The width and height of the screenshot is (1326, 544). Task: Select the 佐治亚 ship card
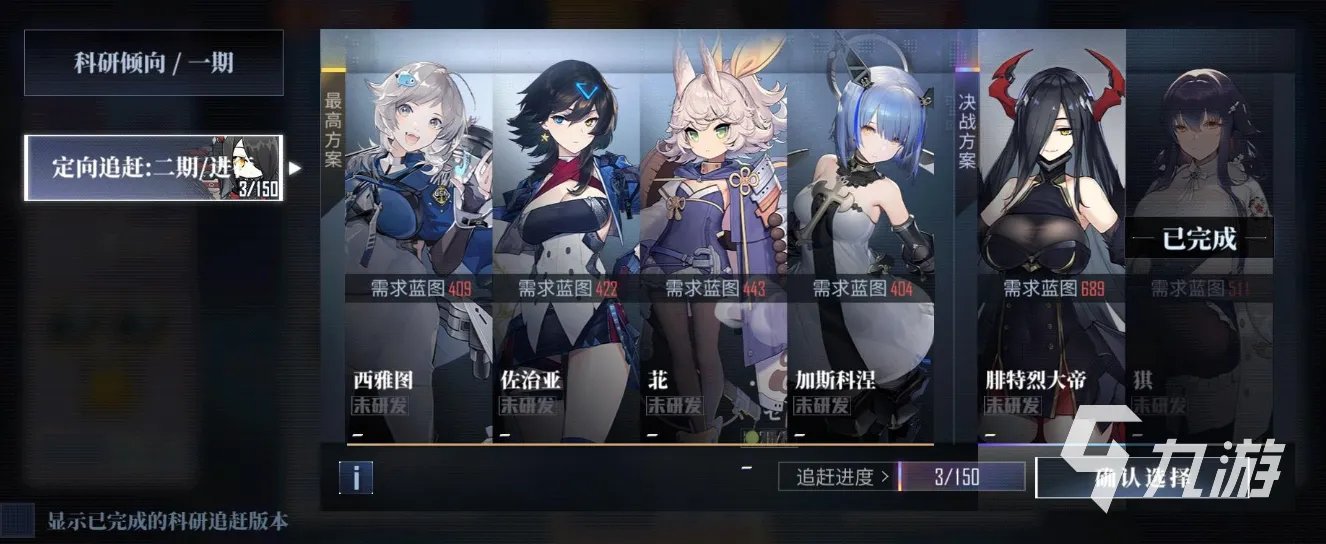pos(566,240)
